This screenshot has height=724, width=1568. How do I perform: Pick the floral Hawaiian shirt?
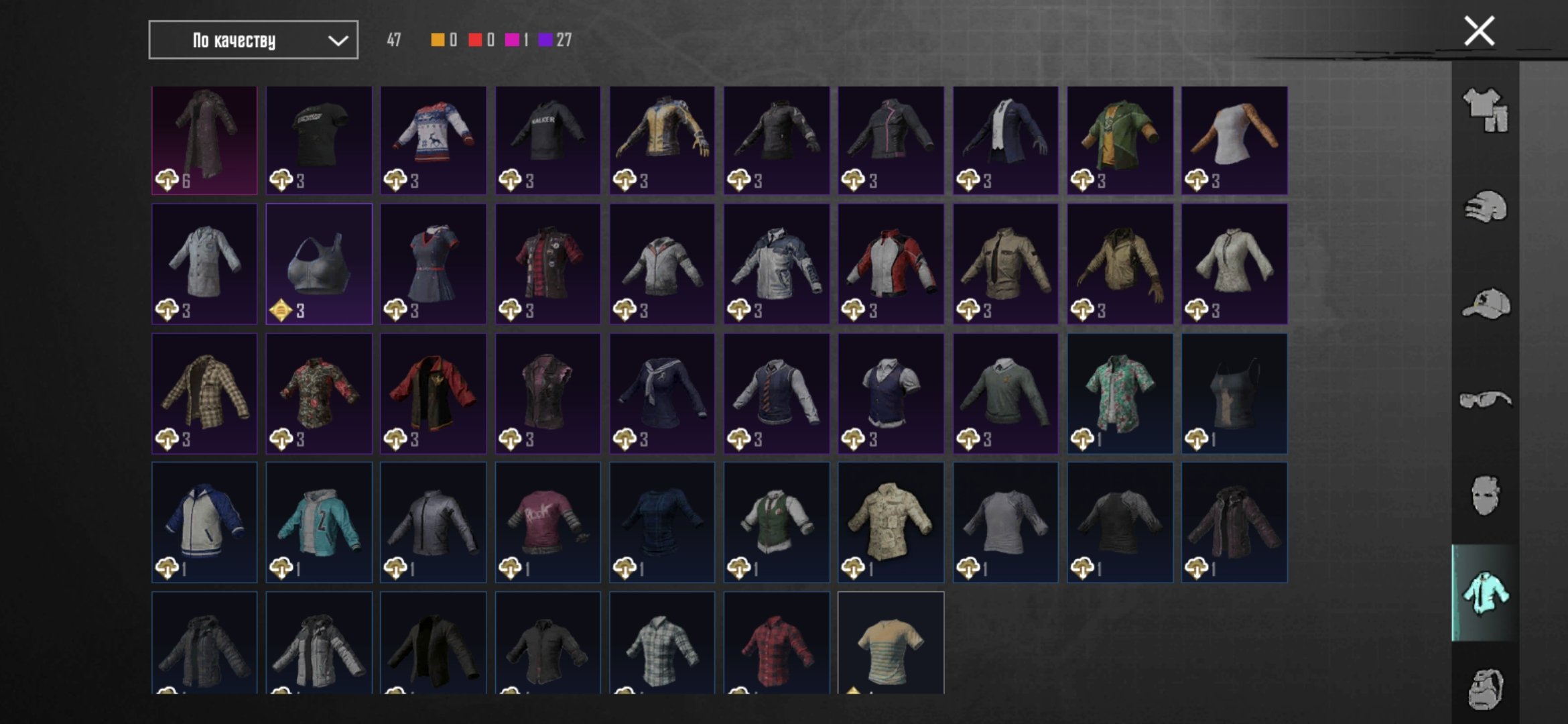(x=1120, y=394)
